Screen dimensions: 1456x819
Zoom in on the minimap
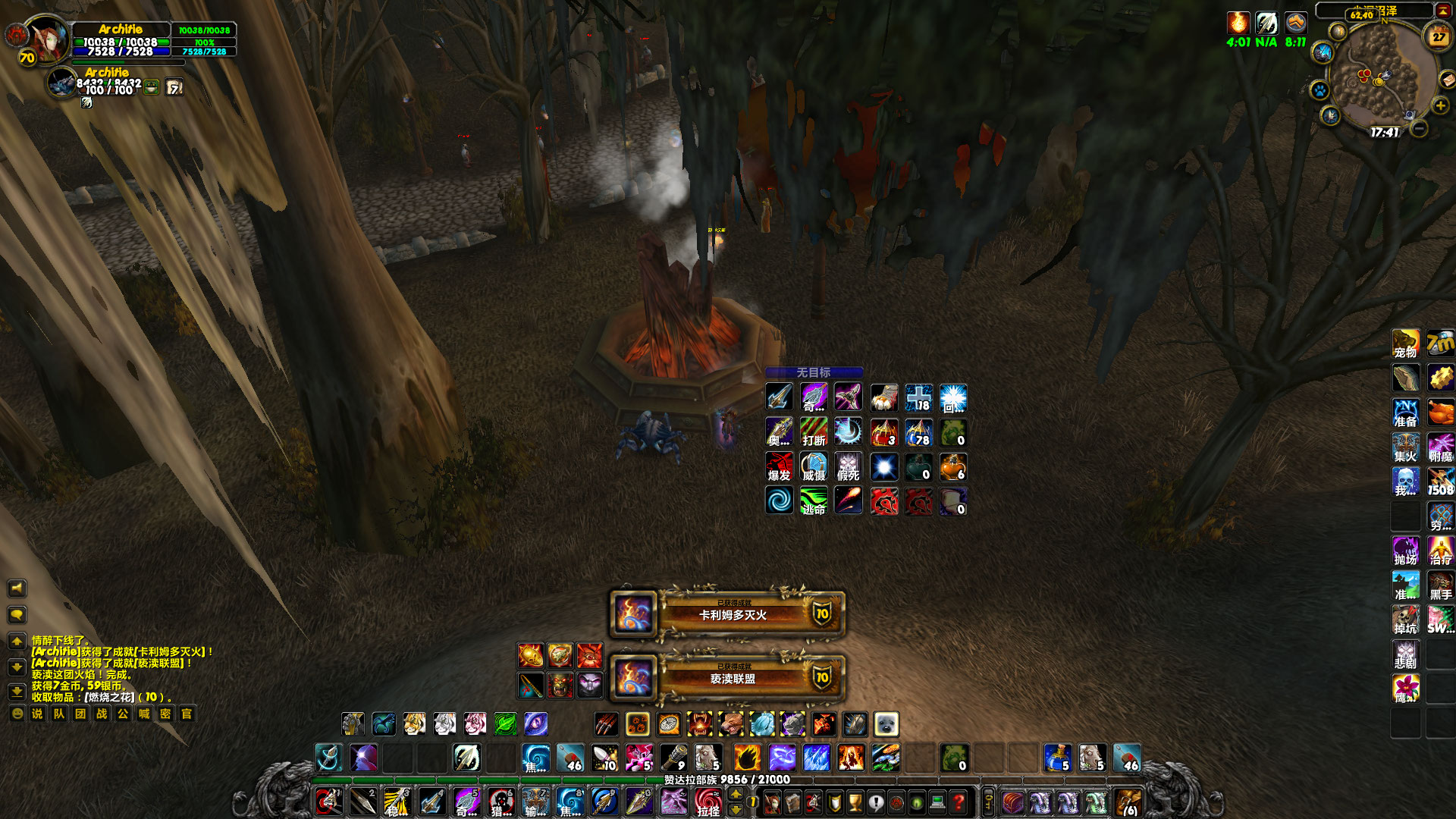(x=1440, y=105)
